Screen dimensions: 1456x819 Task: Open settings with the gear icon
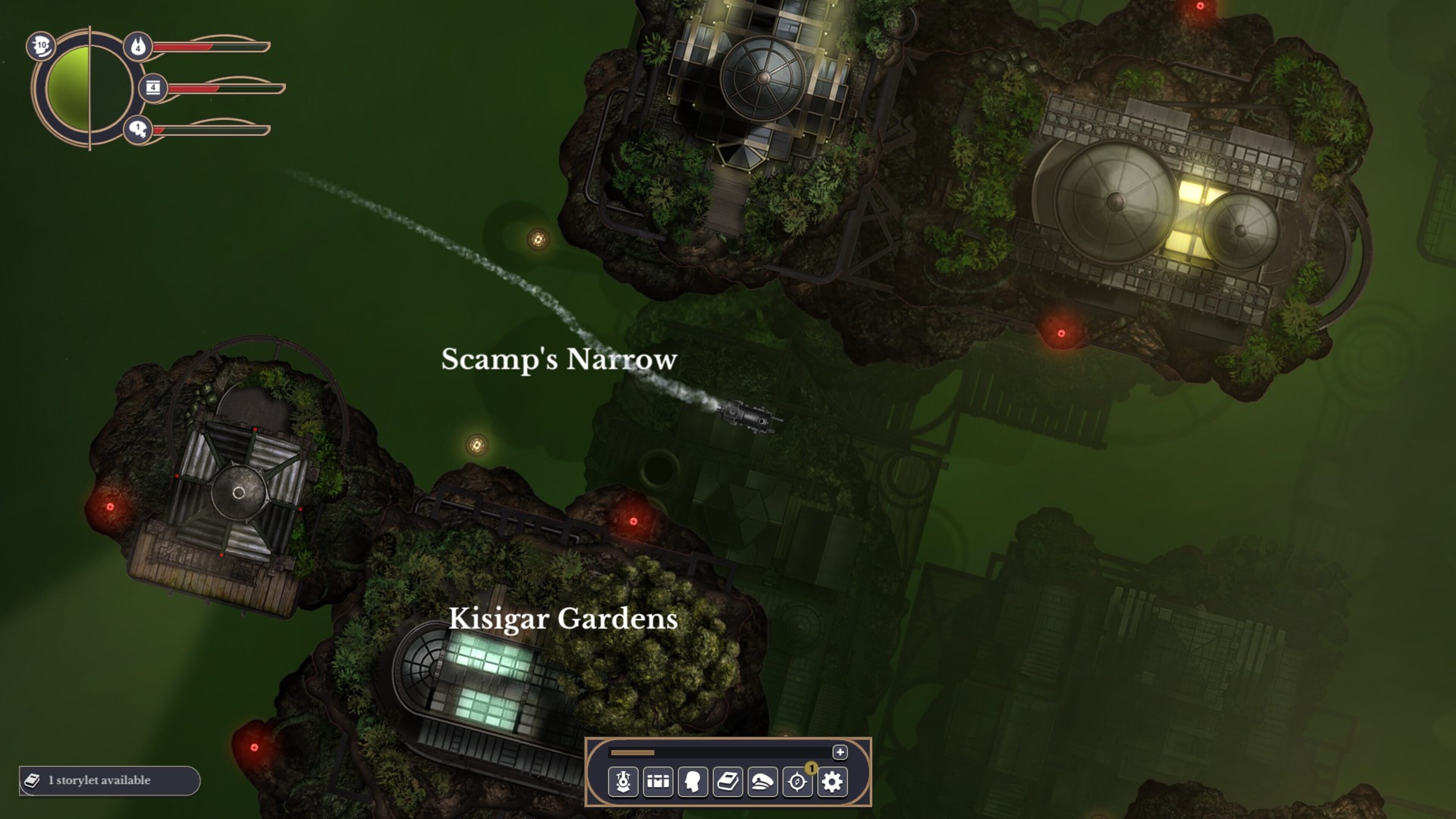point(832,782)
